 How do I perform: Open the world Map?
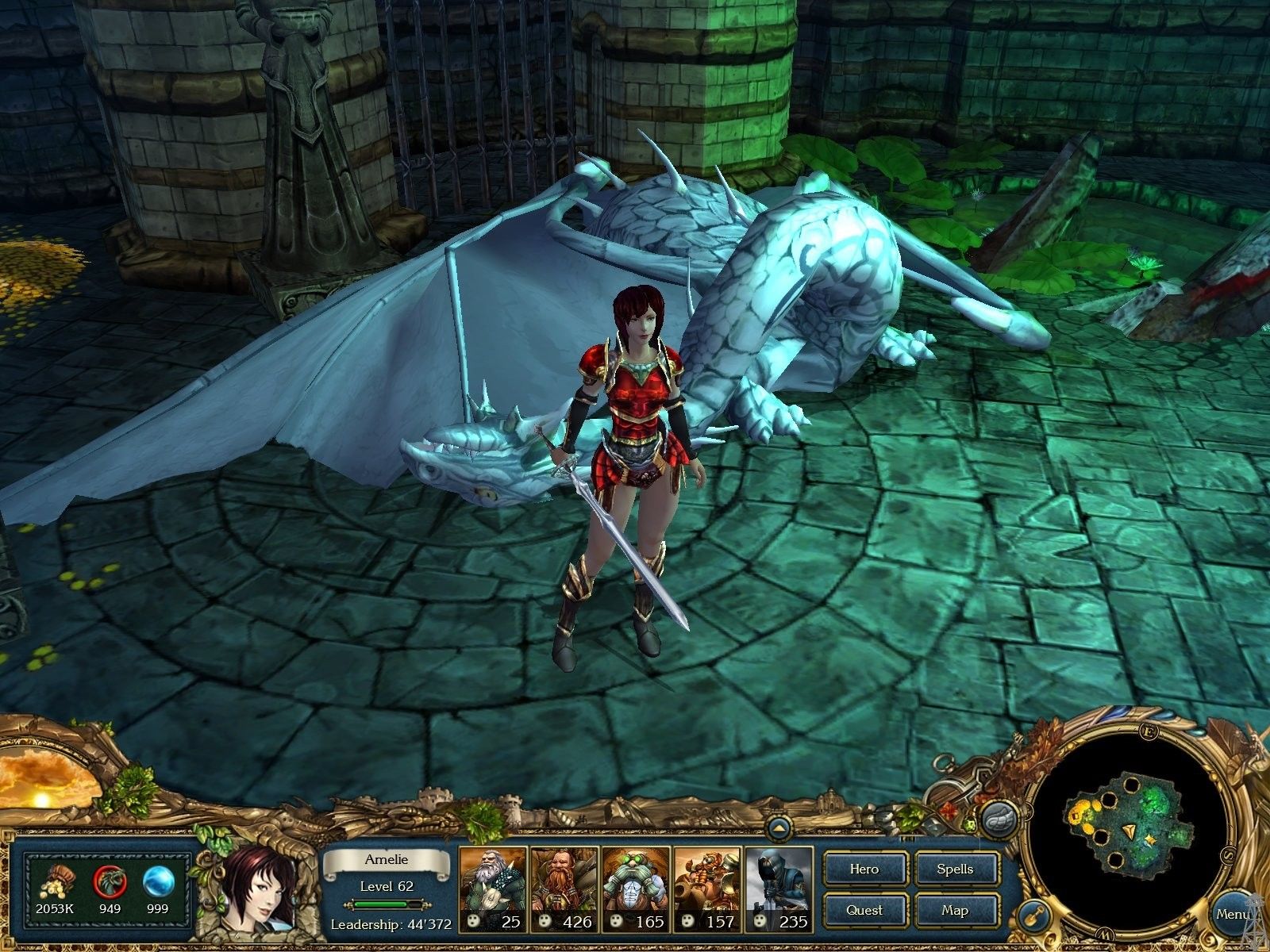955,910
